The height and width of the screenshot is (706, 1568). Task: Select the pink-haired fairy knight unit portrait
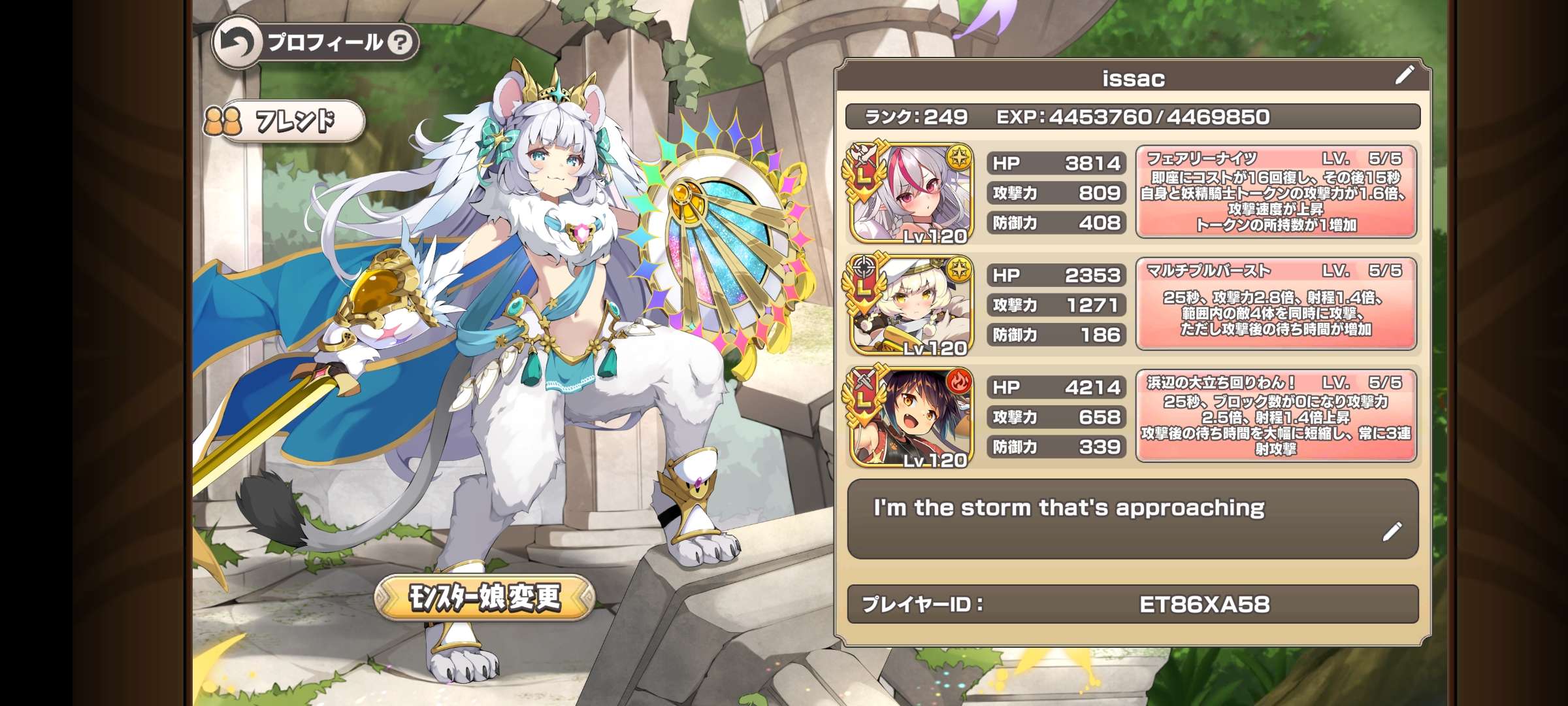(913, 193)
